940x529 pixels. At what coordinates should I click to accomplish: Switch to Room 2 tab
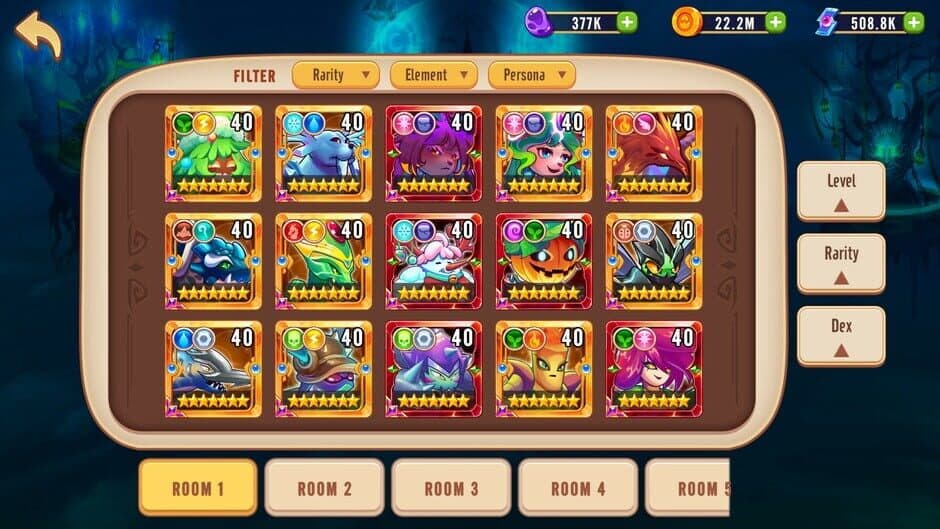324,488
